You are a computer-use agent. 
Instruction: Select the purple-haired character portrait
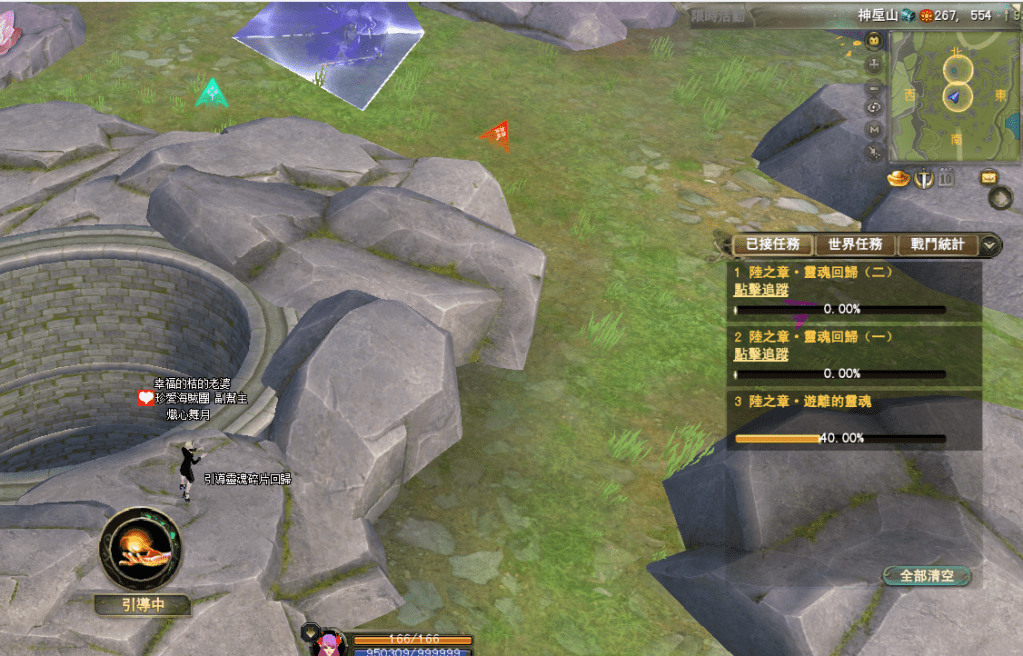326,642
